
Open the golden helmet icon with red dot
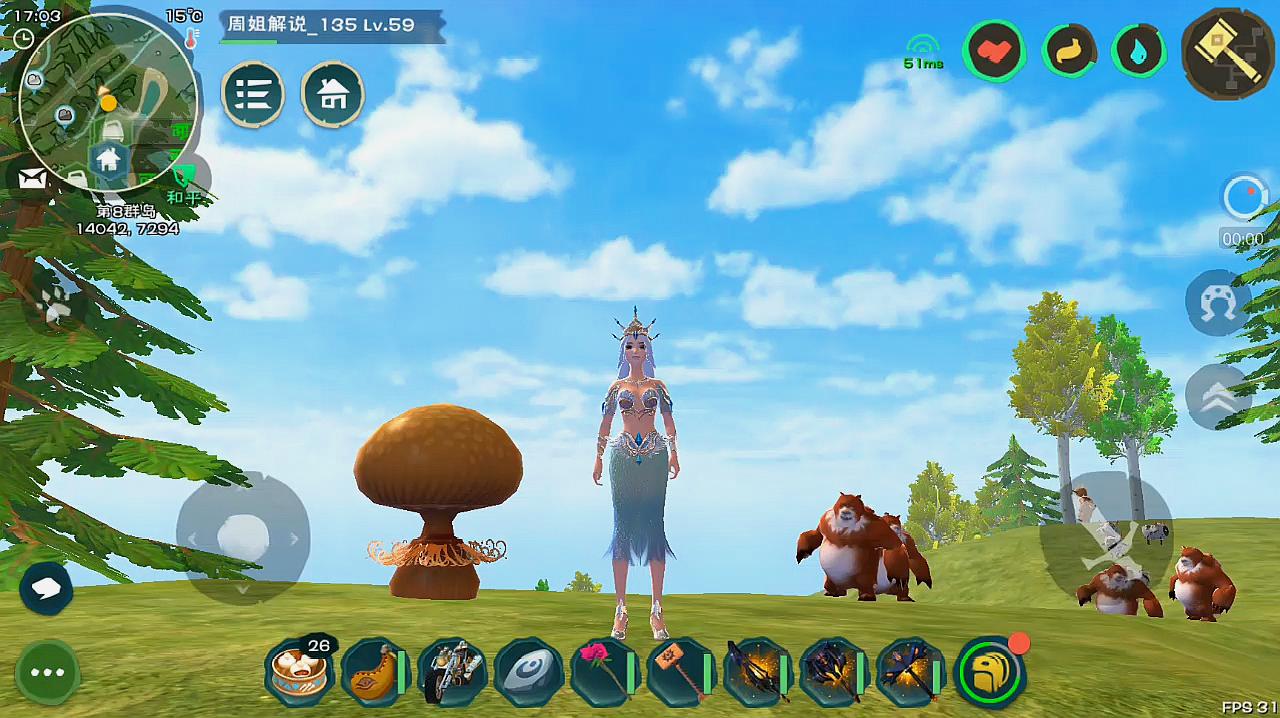[x=990, y=672]
